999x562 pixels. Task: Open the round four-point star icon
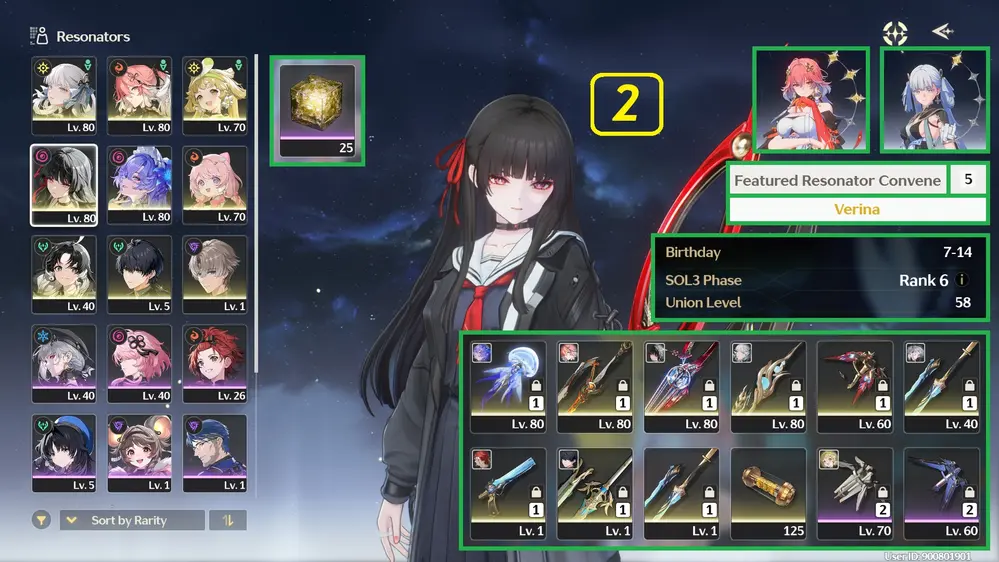point(894,32)
